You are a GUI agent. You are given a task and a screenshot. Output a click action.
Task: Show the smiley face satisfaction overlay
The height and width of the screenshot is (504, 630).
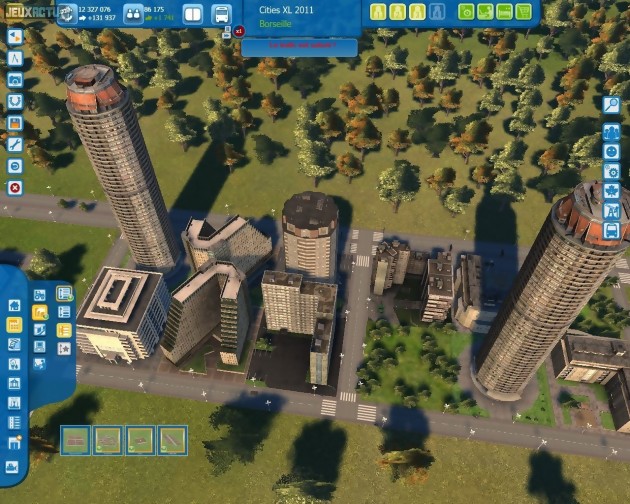[x=612, y=150]
